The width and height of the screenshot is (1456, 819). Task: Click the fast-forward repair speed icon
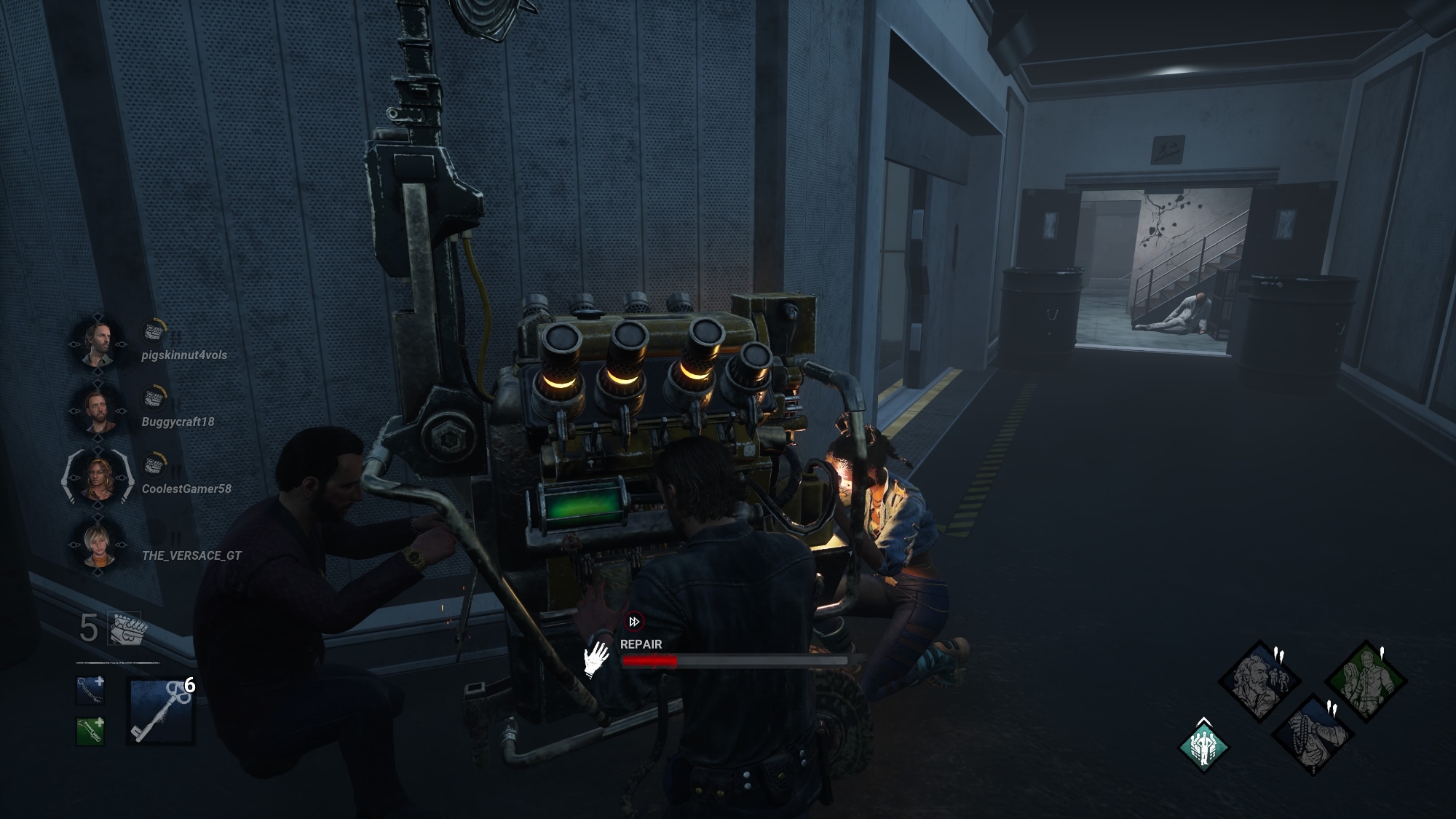pos(634,622)
